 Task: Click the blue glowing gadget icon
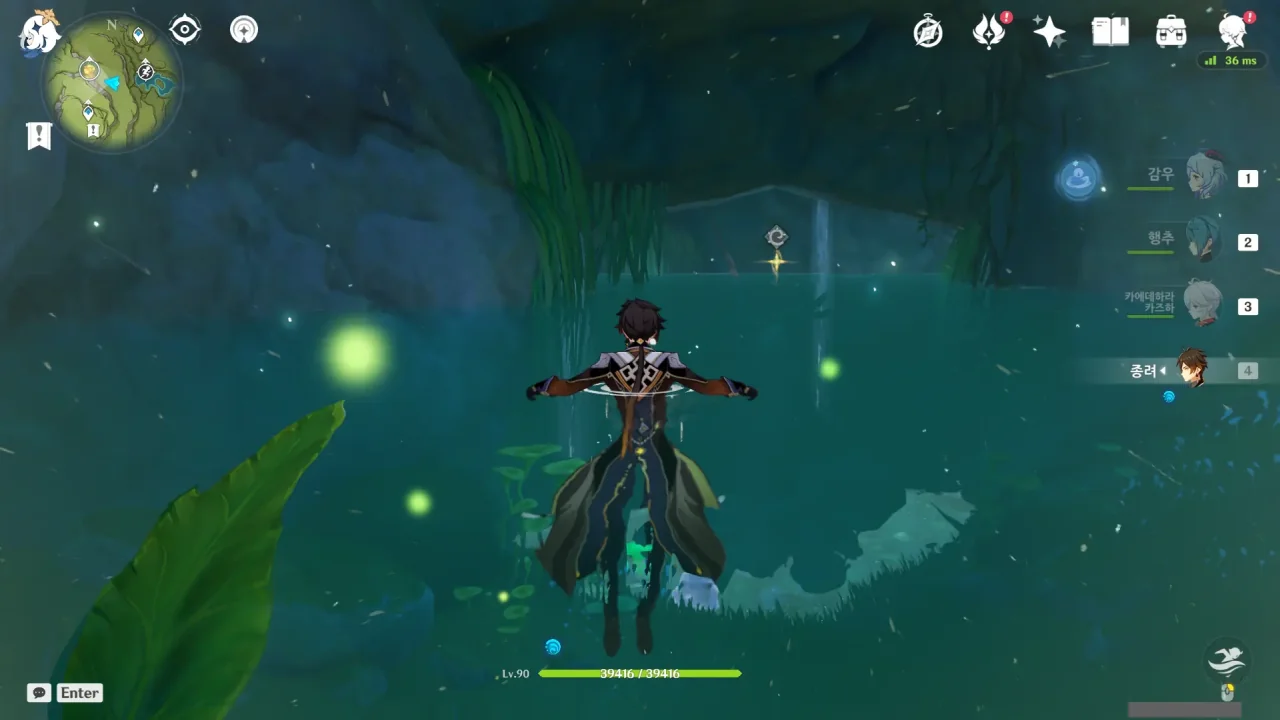tap(1078, 180)
